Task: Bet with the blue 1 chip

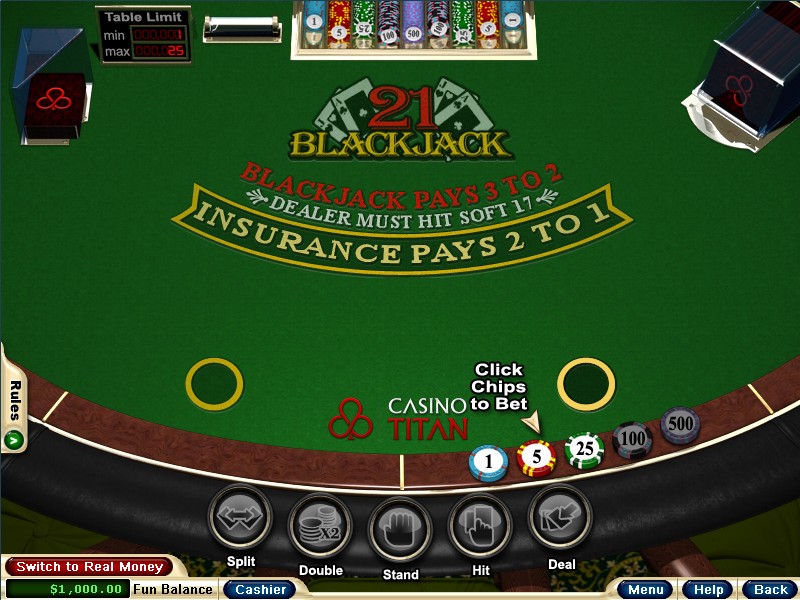Action: [489, 461]
